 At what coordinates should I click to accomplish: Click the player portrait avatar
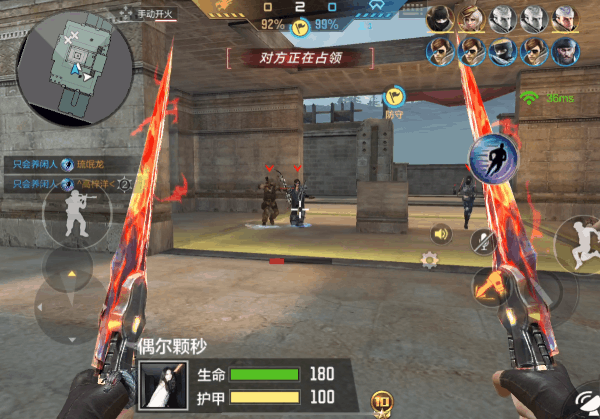coord(161,385)
